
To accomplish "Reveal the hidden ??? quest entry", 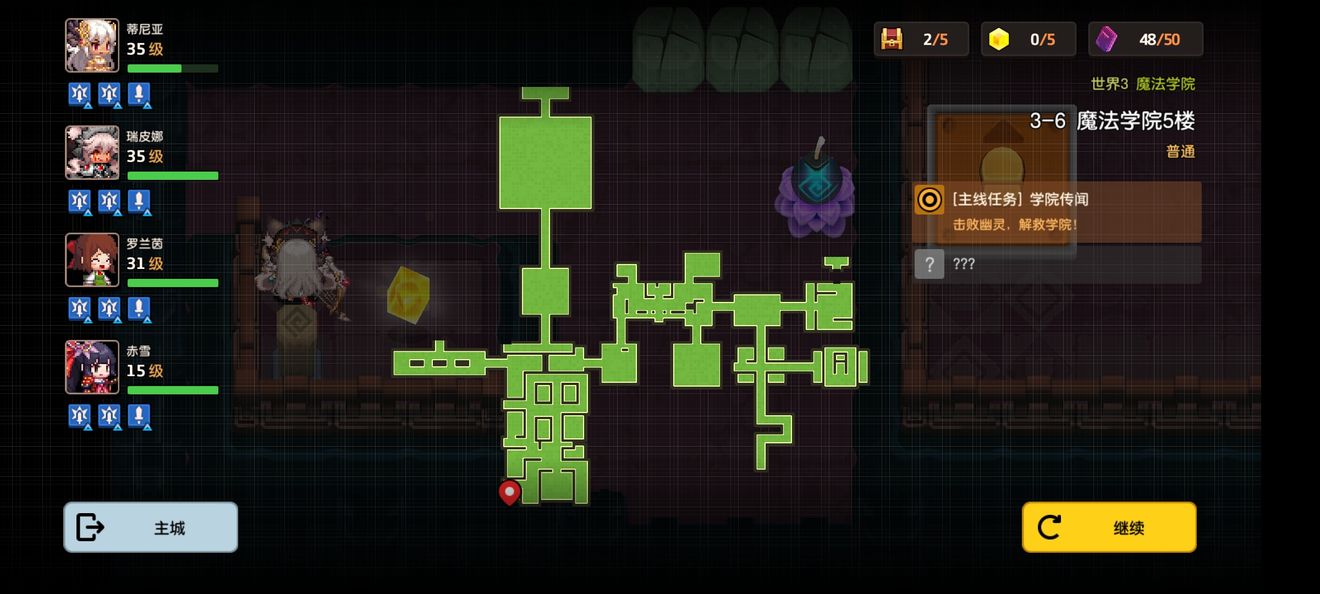I will tap(1056, 264).
